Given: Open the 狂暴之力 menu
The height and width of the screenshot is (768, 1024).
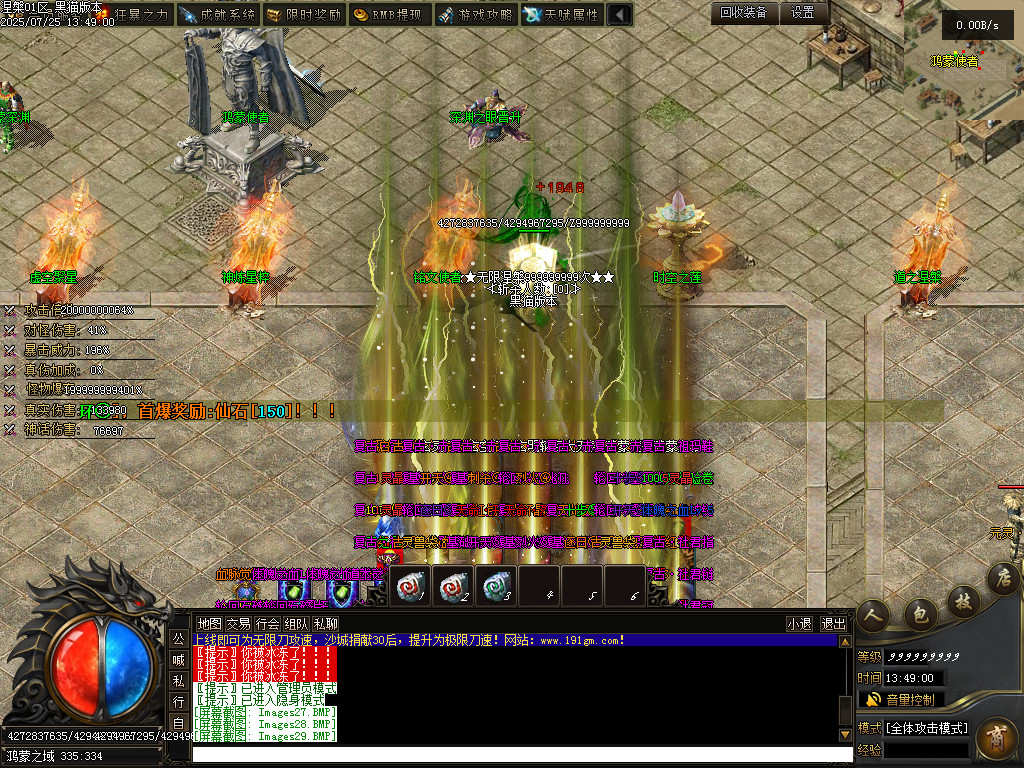Looking at the screenshot, I should (x=133, y=15).
